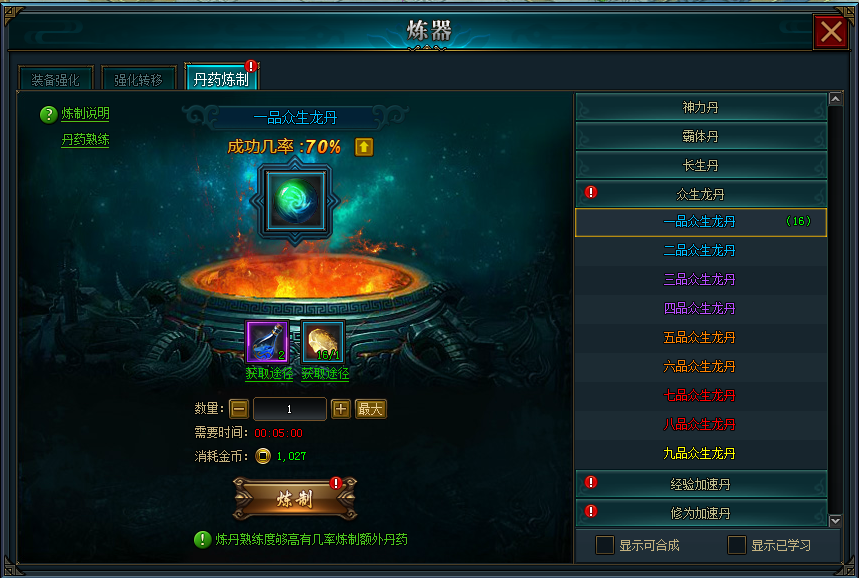Open the 炼制说明 help link
The width and height of the screenshot is (859, 578).
pyautogui.click(x=85, y=114)
